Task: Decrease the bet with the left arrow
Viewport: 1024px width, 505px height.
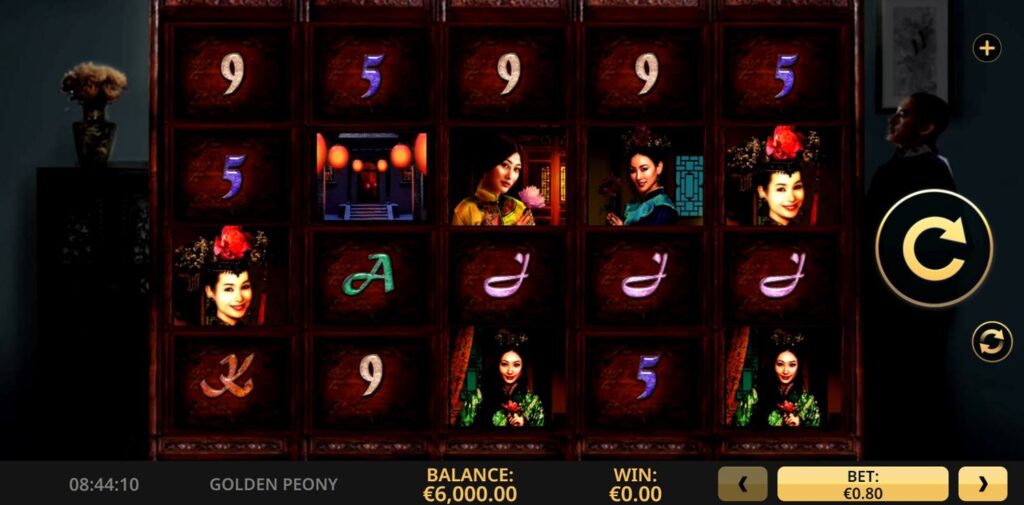Action: (742, 484)
